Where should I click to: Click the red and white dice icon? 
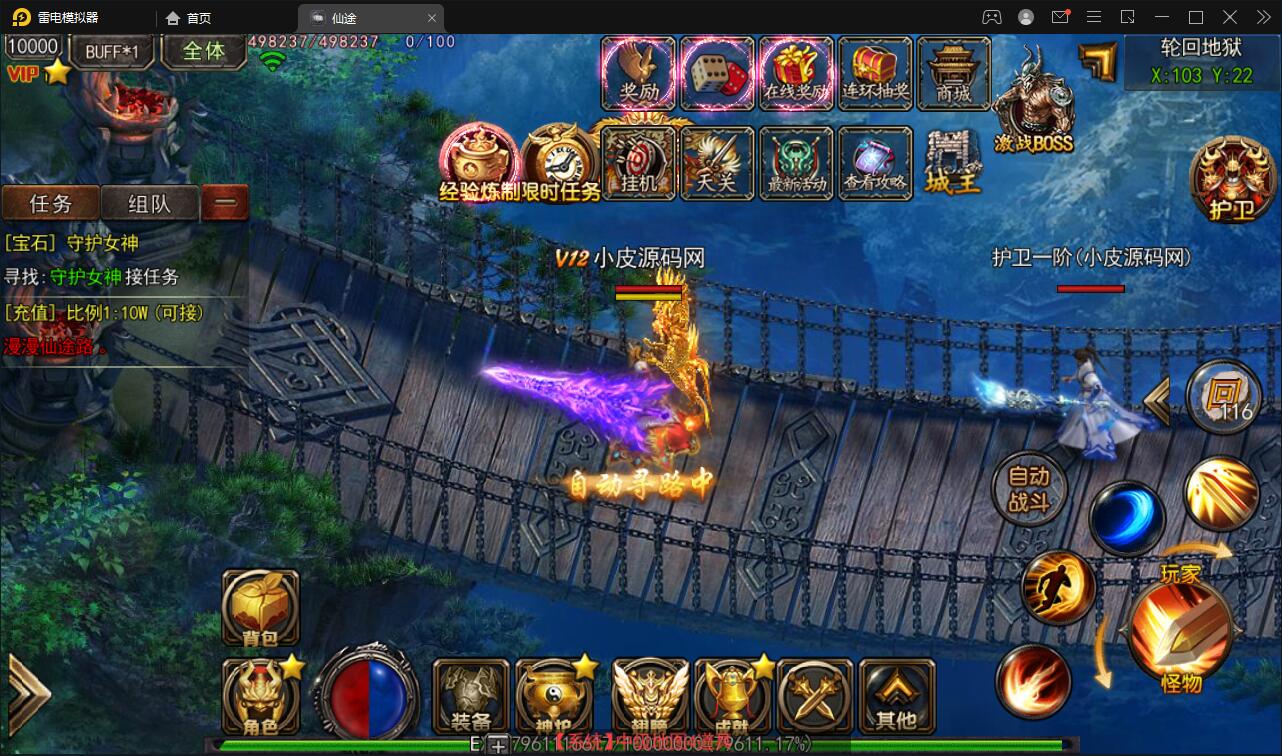[717, 73]
